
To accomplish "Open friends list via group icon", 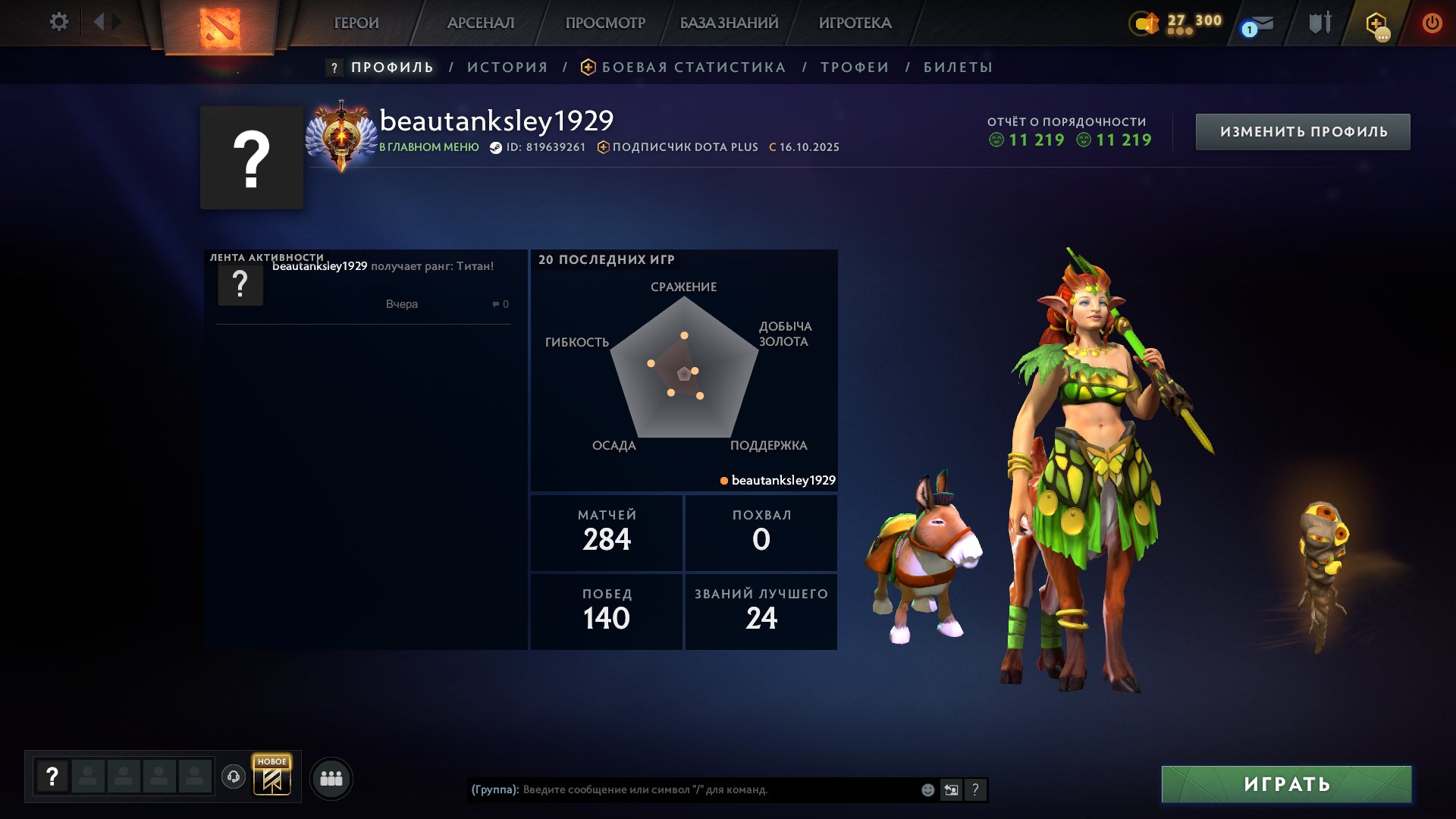I will [x=329, y=777].
